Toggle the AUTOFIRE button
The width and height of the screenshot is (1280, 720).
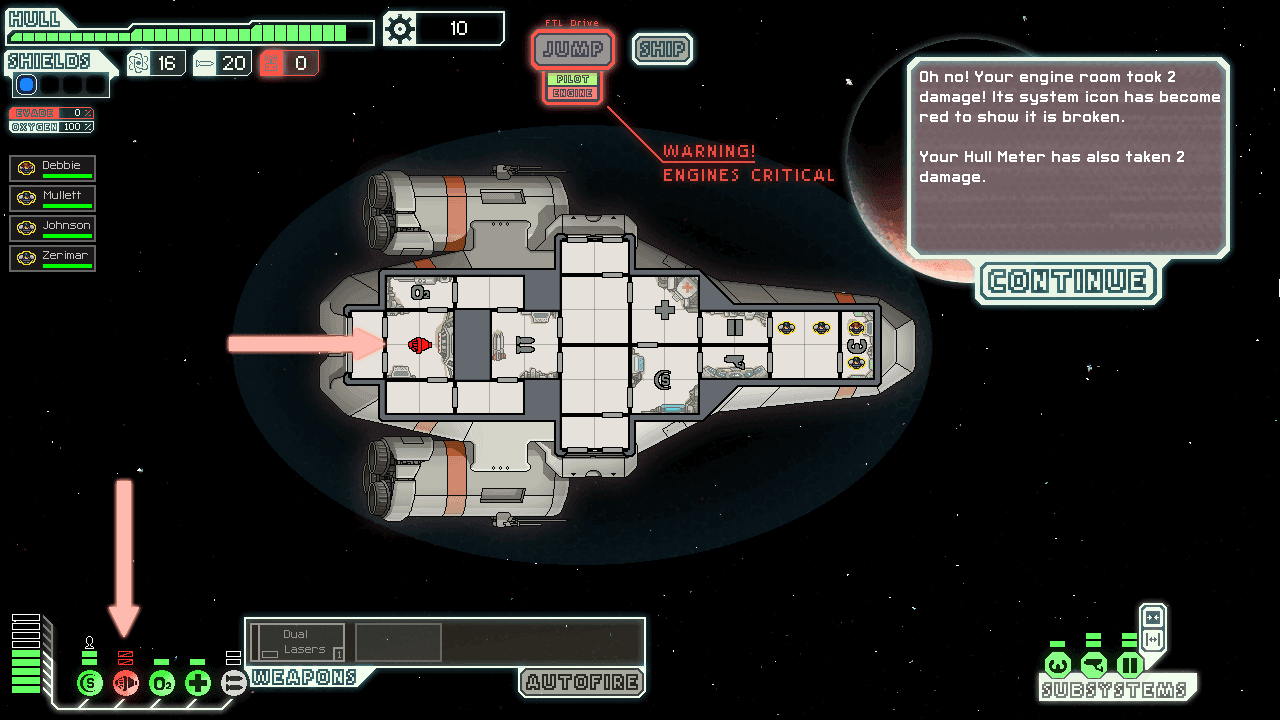(582, 683)
